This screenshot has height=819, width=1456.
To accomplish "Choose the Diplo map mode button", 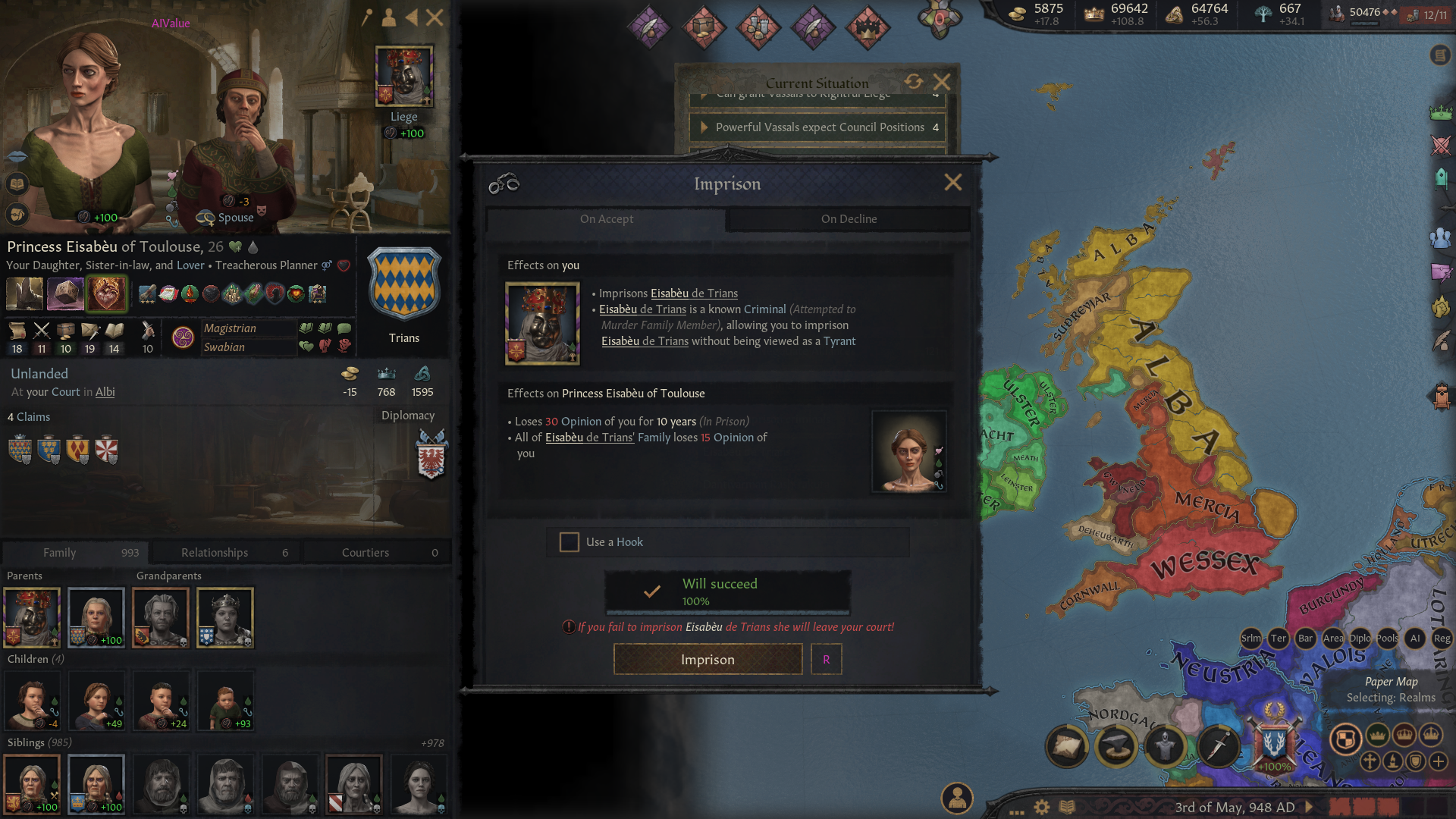I will [1360, 639].
